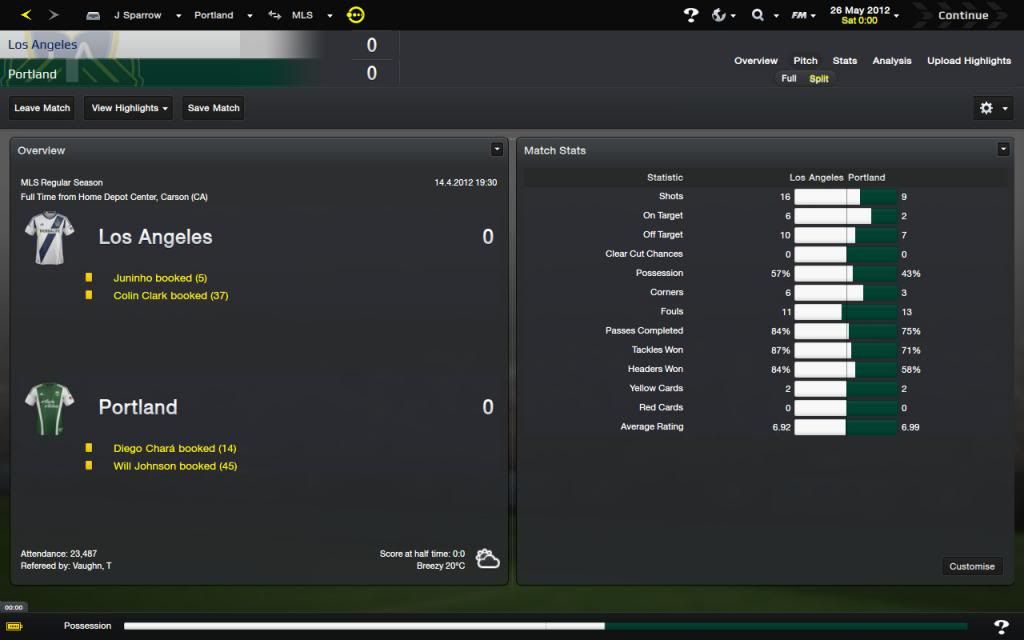Save the match
This screenshot has height=640, width=1024.
pos(213,108)
